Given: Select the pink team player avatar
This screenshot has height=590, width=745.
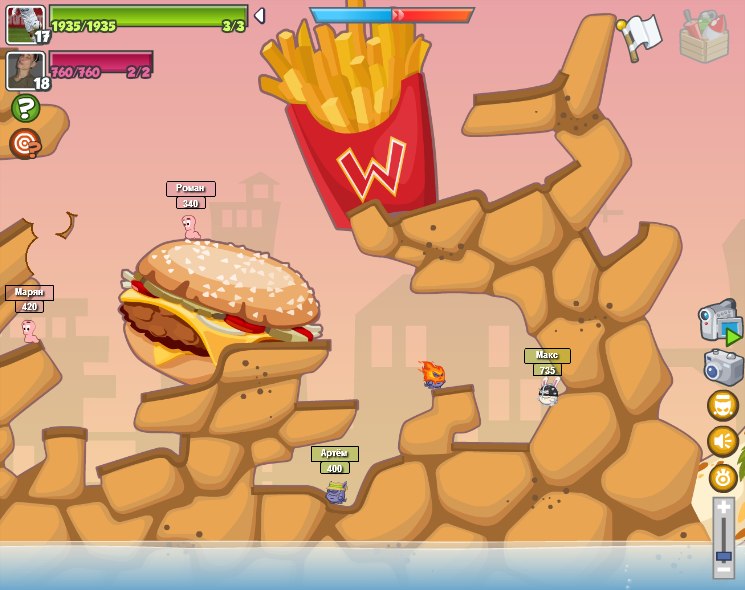Looking at the screenshot, I should (x=25, y=70).
